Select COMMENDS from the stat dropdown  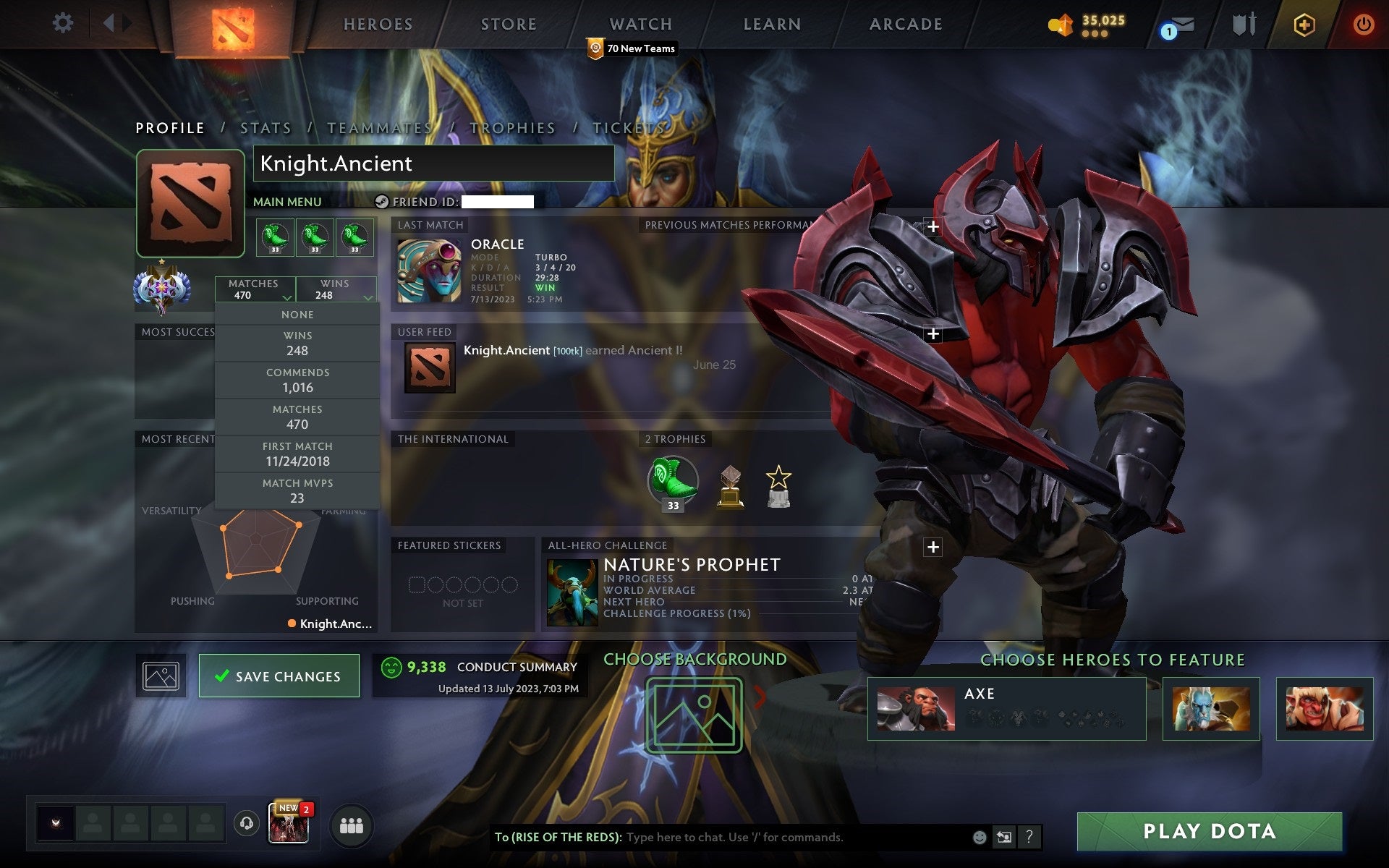click(297, 380)
